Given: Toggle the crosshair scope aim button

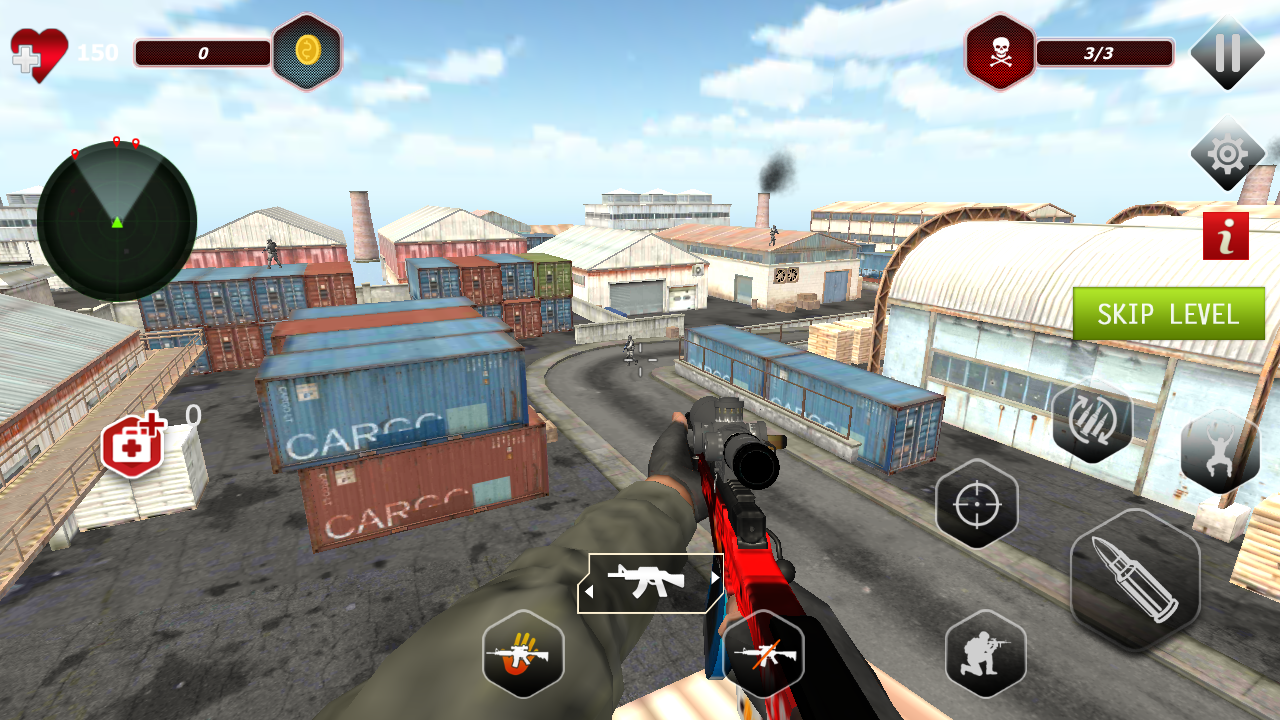Looking at the screenshot, I should [x=977, y=505].
